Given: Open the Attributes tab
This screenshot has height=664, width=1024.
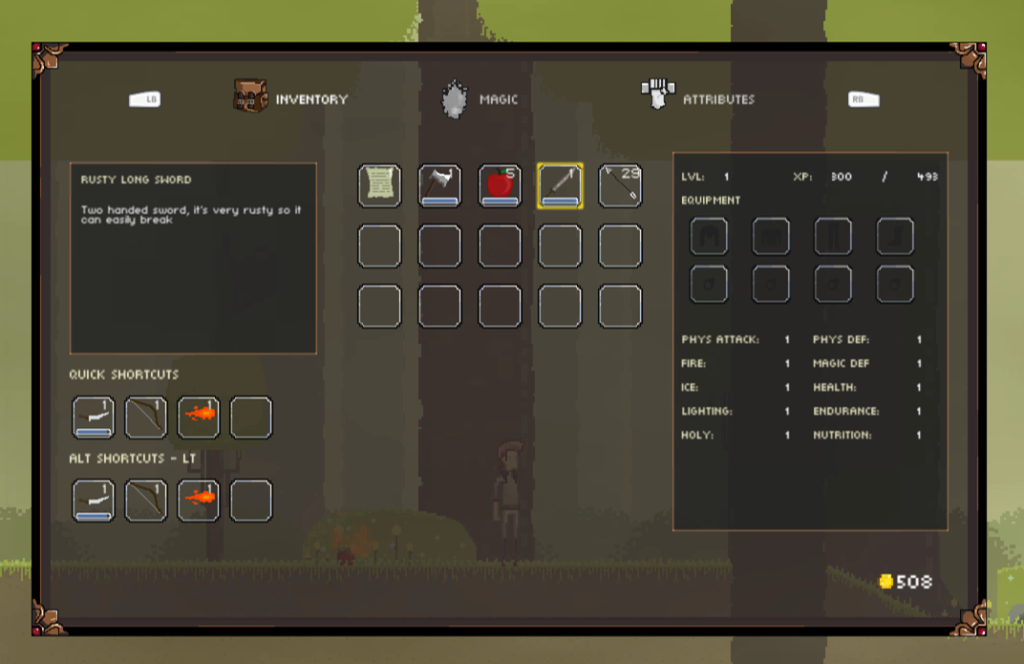Looking at the screenshot, I should 700,99.
